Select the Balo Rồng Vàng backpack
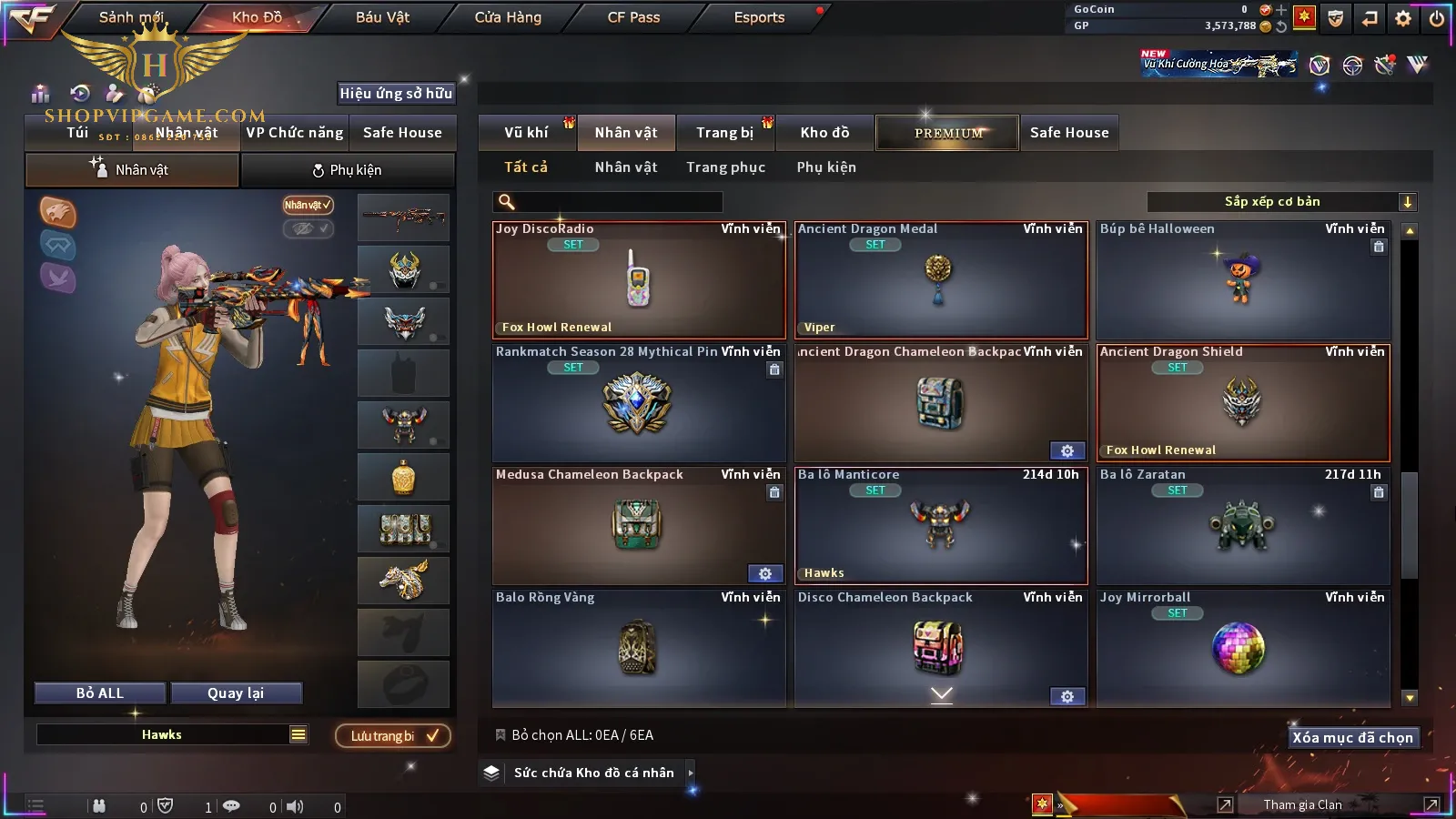This screenshot has height=819, width=1456. click(x=639, y=649)
